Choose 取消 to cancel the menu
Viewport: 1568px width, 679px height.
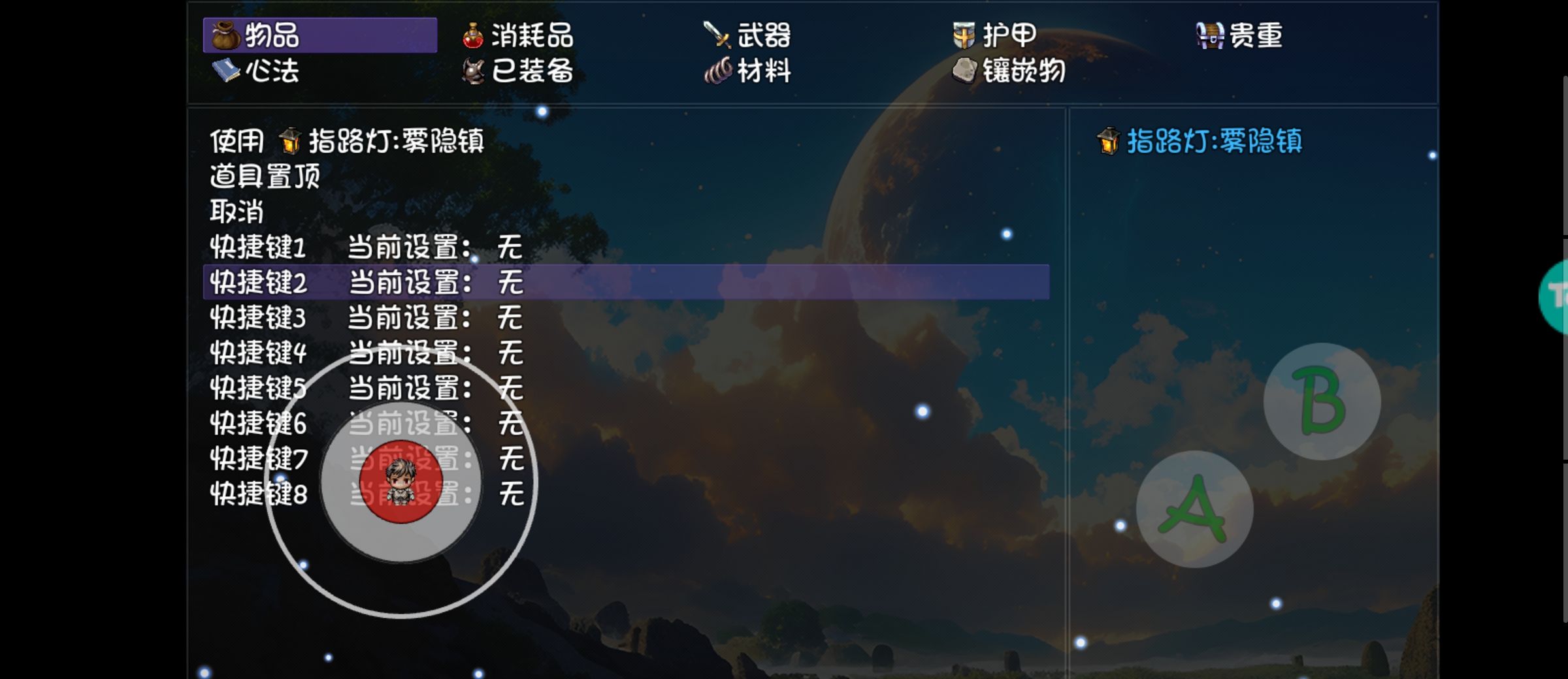235,212
